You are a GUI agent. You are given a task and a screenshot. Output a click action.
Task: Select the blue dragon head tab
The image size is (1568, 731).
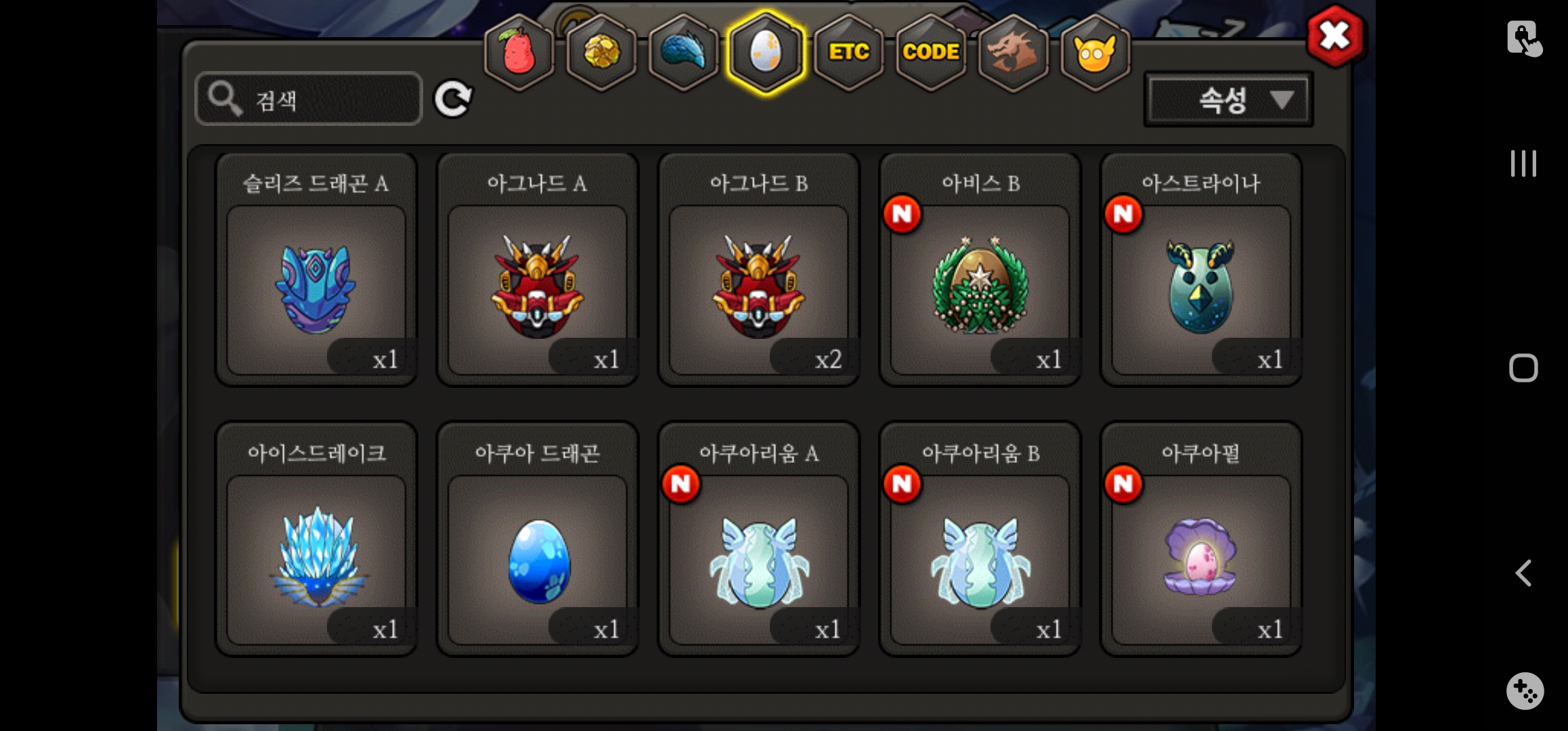684,52
